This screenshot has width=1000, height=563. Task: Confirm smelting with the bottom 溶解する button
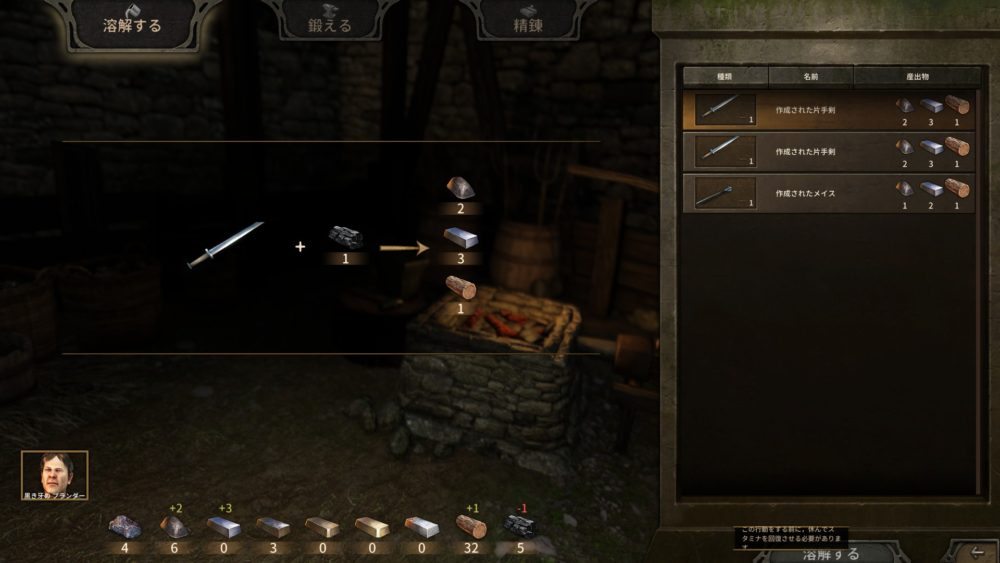point(818,553)
